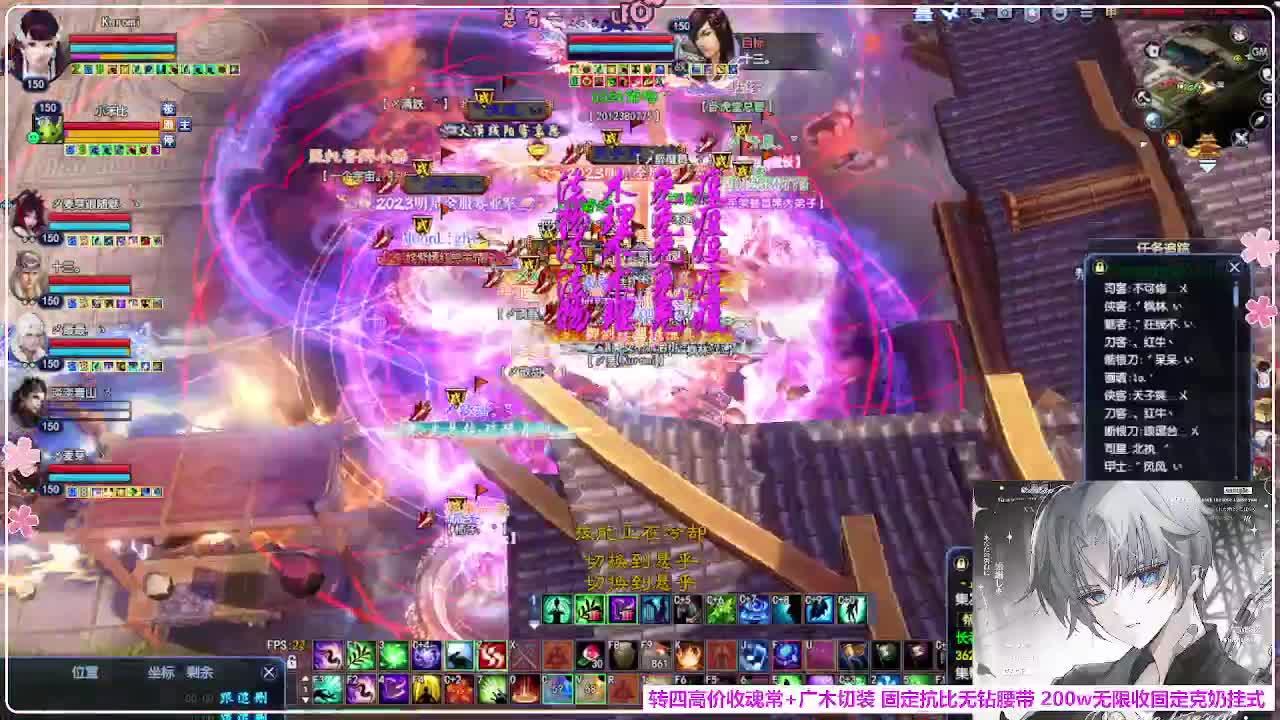Click the up arrow to change hotbar page
1280x720 pixels.
pos(303,677)
